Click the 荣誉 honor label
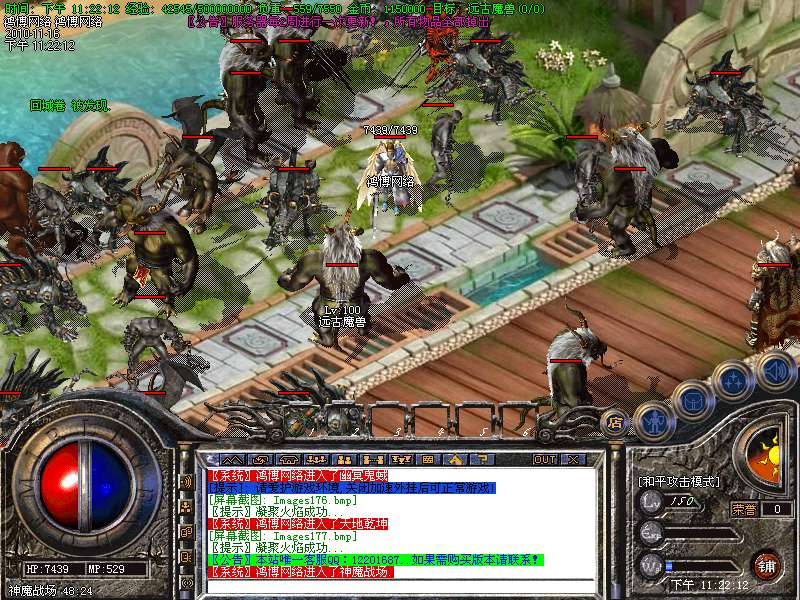This screenshot has width=800, height=600. 743,508
